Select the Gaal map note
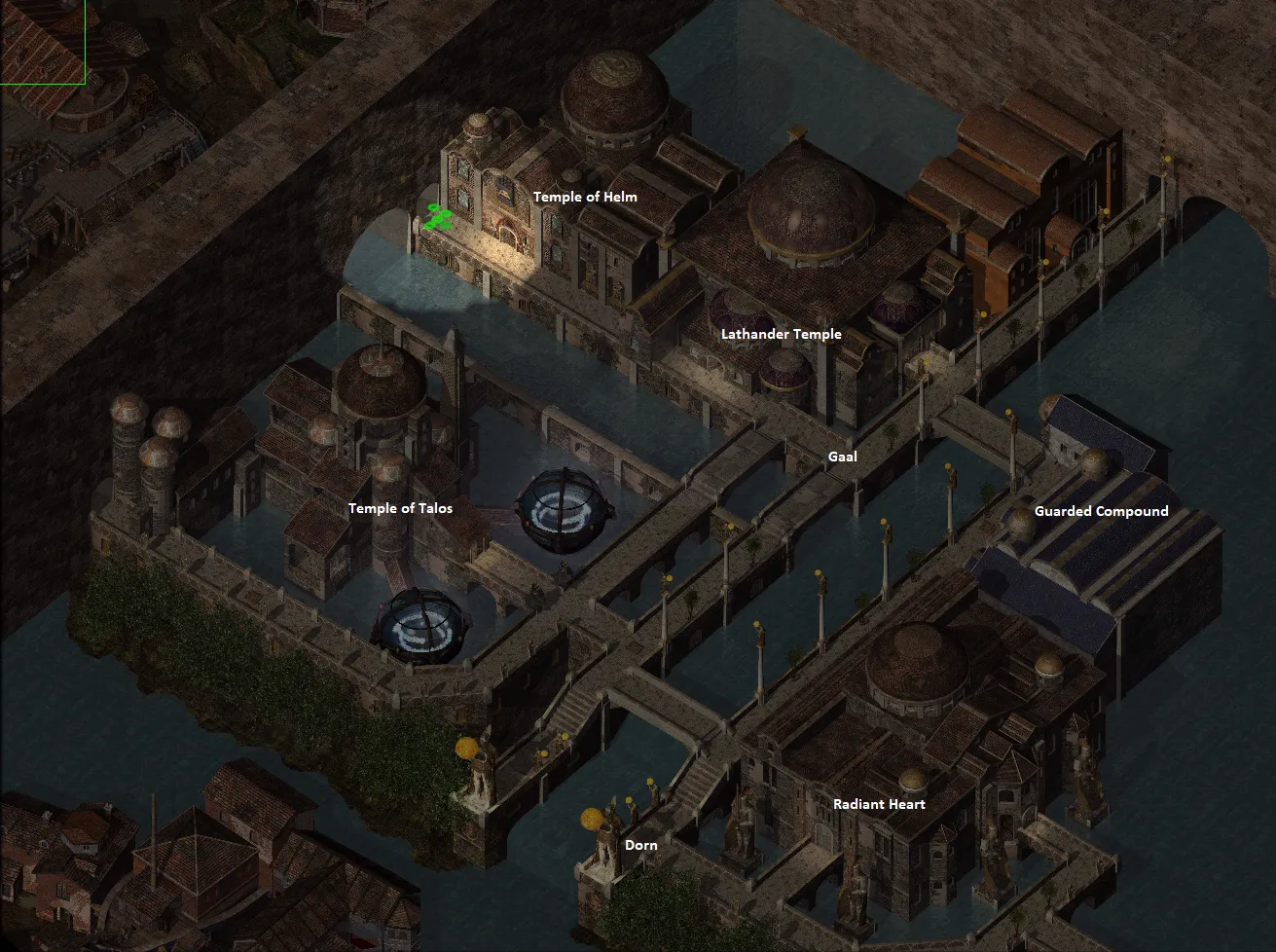The height and width of the screenshot is (952, 1276). [x=842, y=457]
